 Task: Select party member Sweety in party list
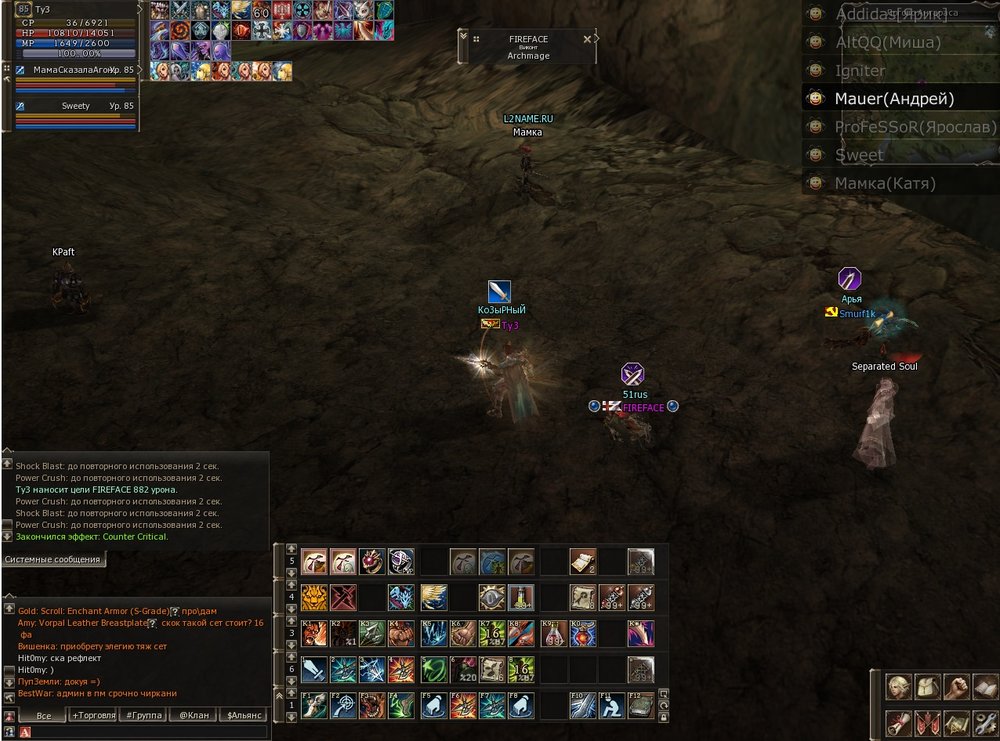(x=75, y=106)
